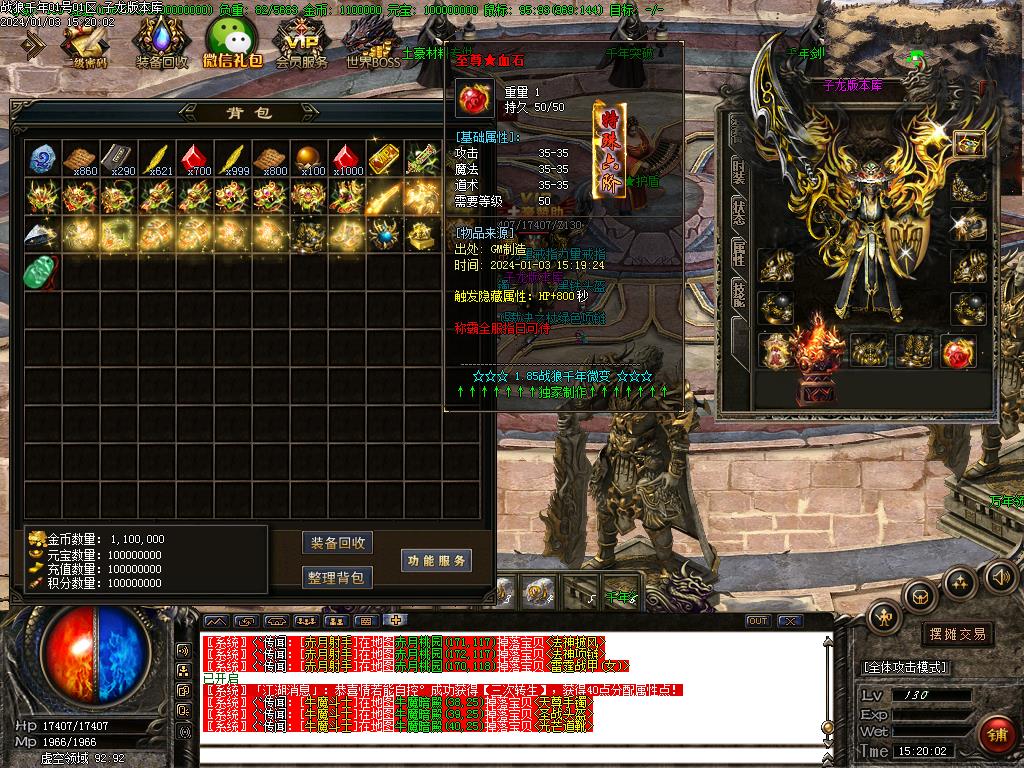1024x768 pixels.
Task: Switch to the 属性 attributes tab
Action: pos(738,252)
